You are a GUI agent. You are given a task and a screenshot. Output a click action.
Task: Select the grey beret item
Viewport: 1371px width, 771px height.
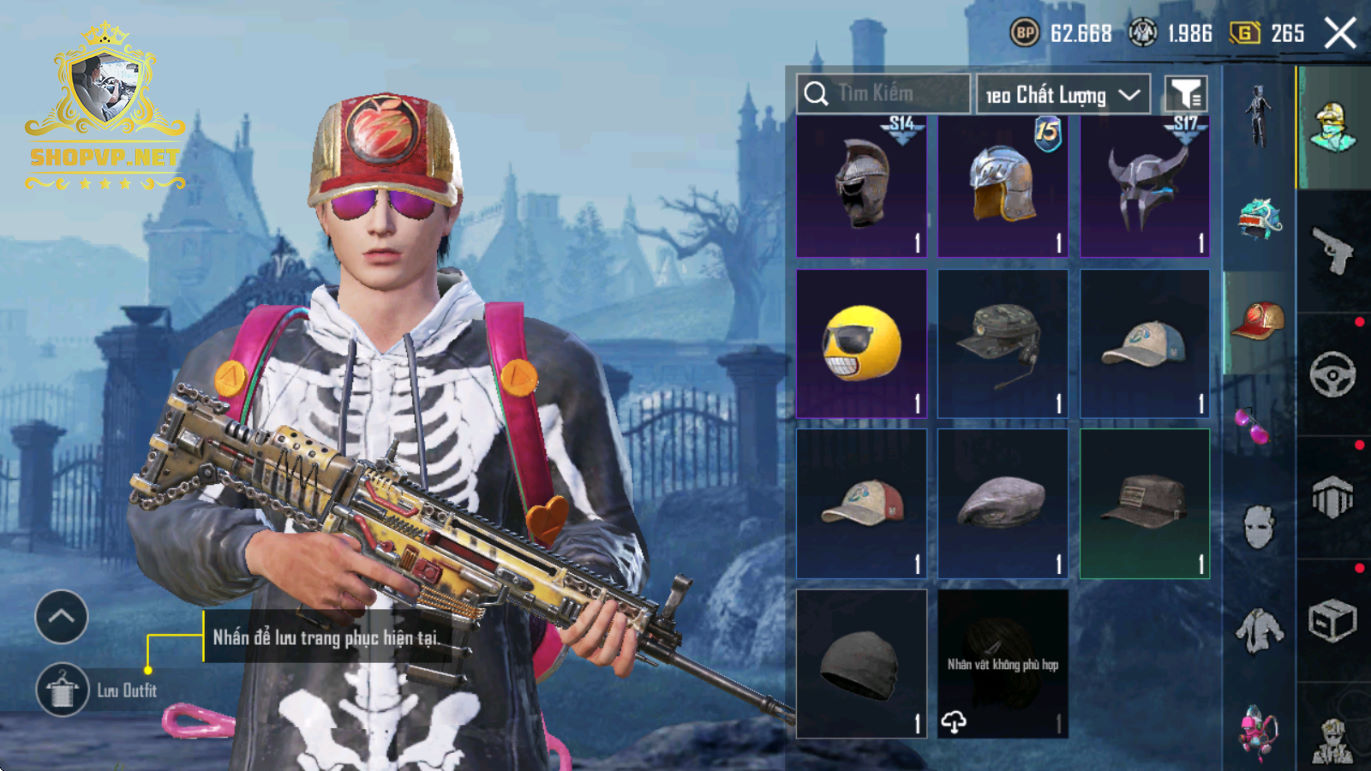(1003, 504)
